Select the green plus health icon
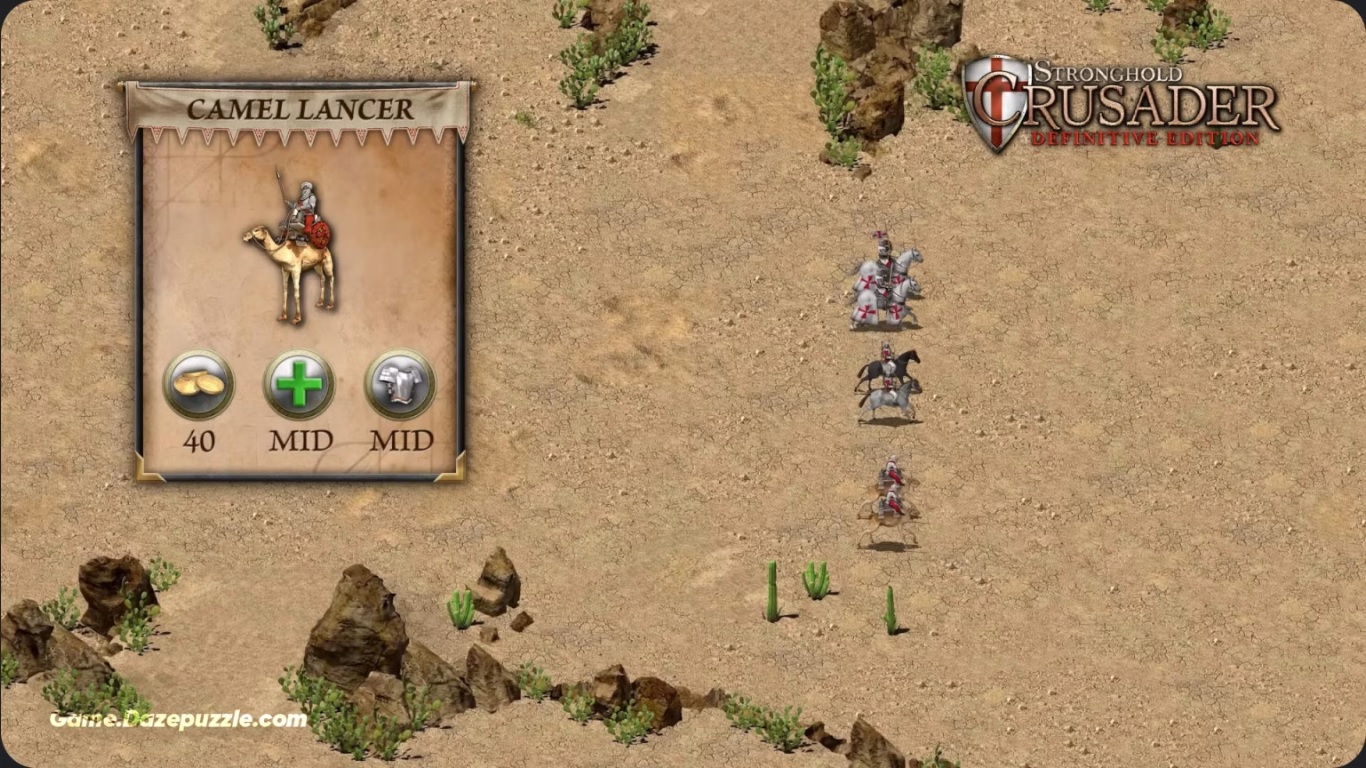The image size is (1366, 768). 299,385
